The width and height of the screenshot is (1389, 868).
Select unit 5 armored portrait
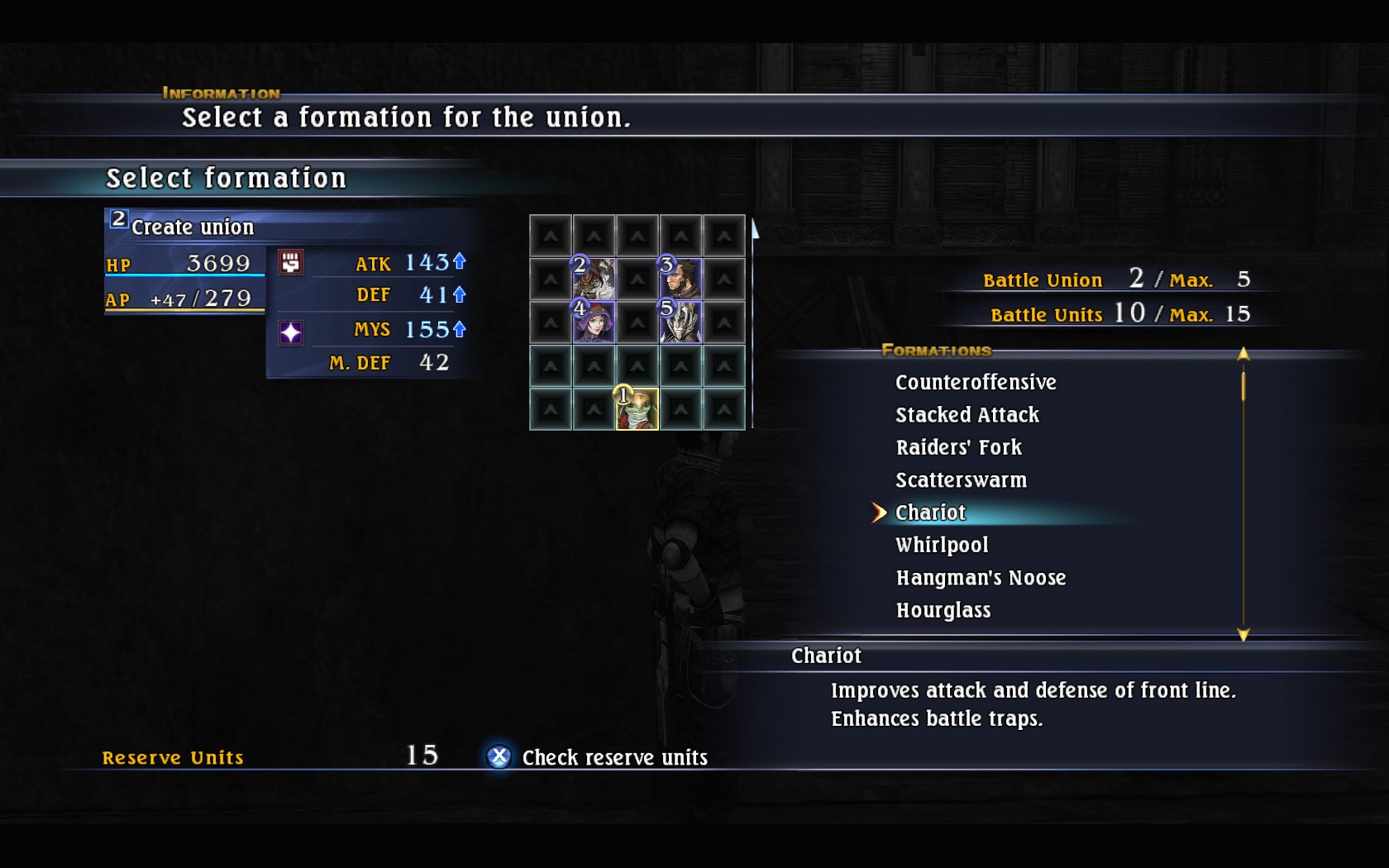680,322
